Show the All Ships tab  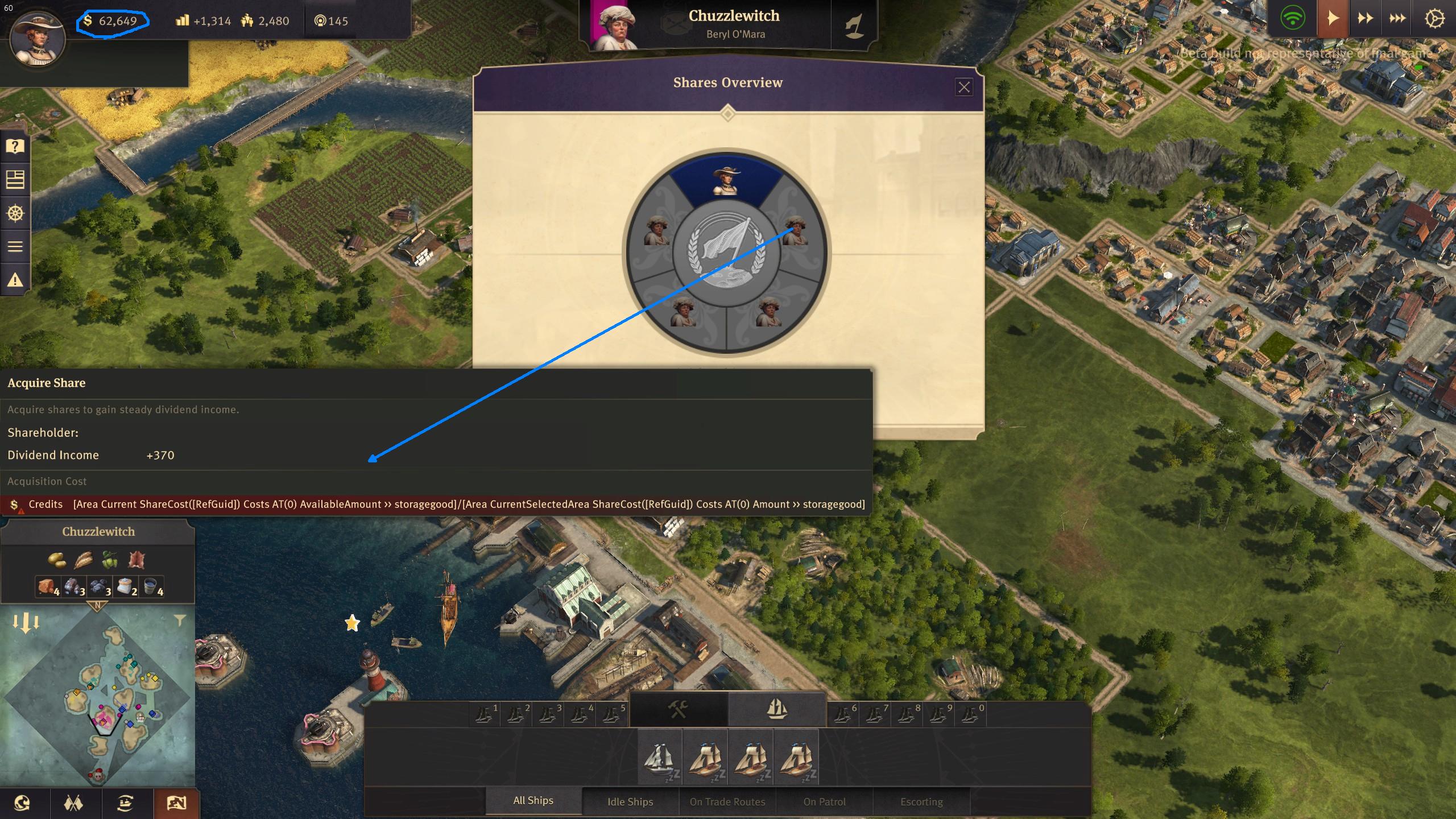point(533,801)
